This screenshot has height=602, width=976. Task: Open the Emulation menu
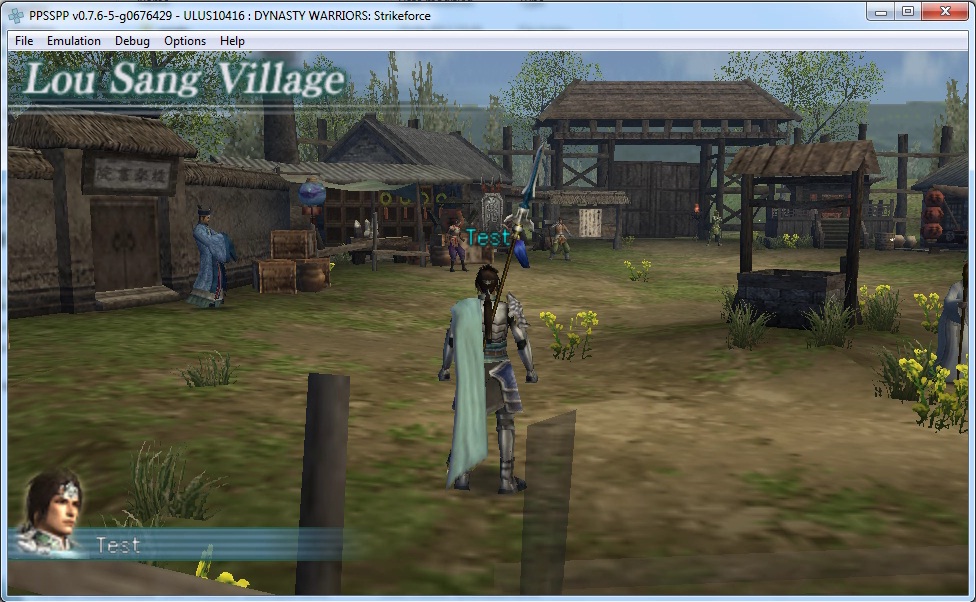point(74,41)
